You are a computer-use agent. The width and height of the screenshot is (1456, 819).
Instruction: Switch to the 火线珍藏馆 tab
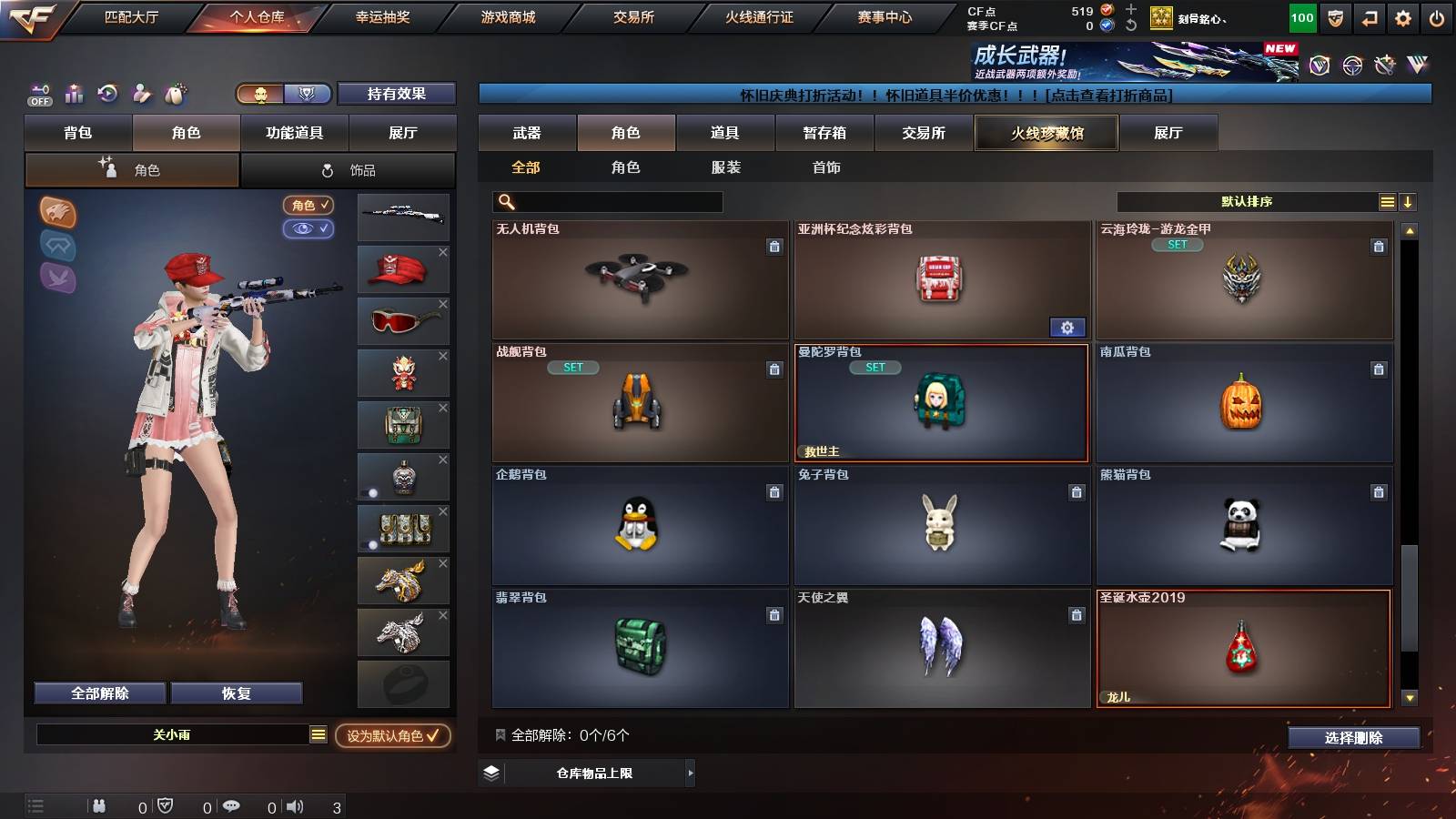pyautogui.click(x=1046, y=133)
